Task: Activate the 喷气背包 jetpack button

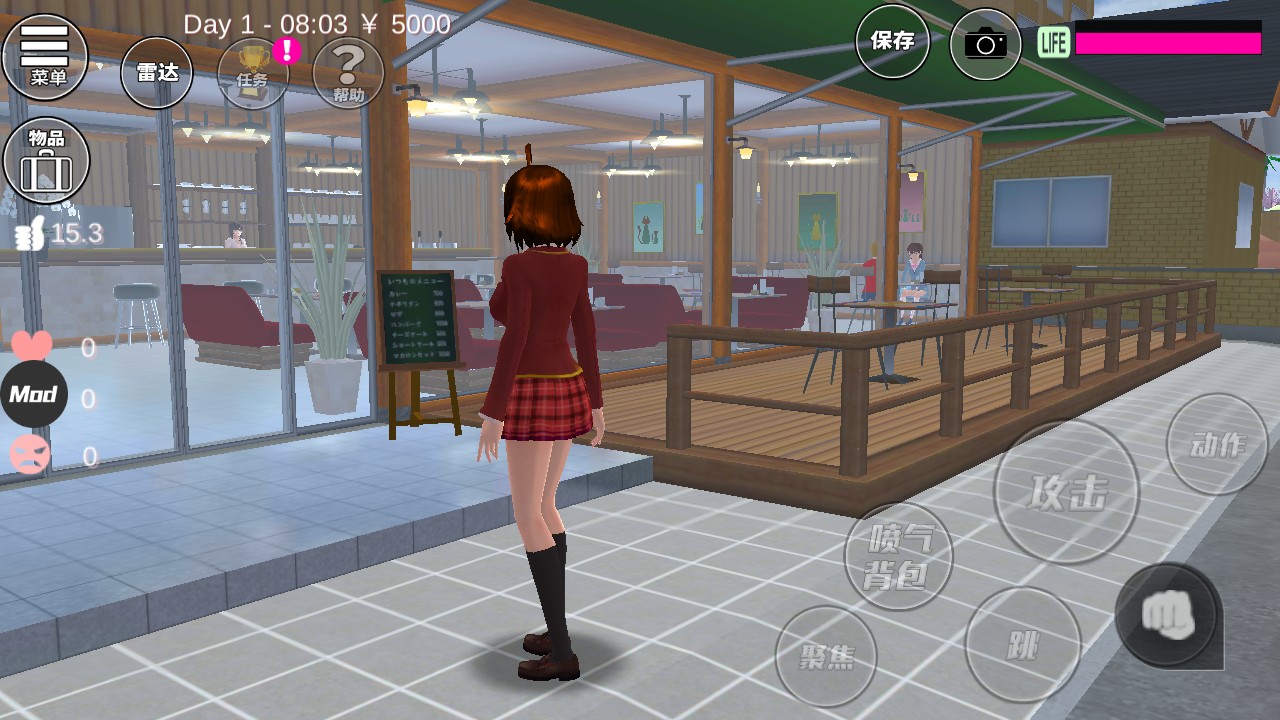Action: 898,556
